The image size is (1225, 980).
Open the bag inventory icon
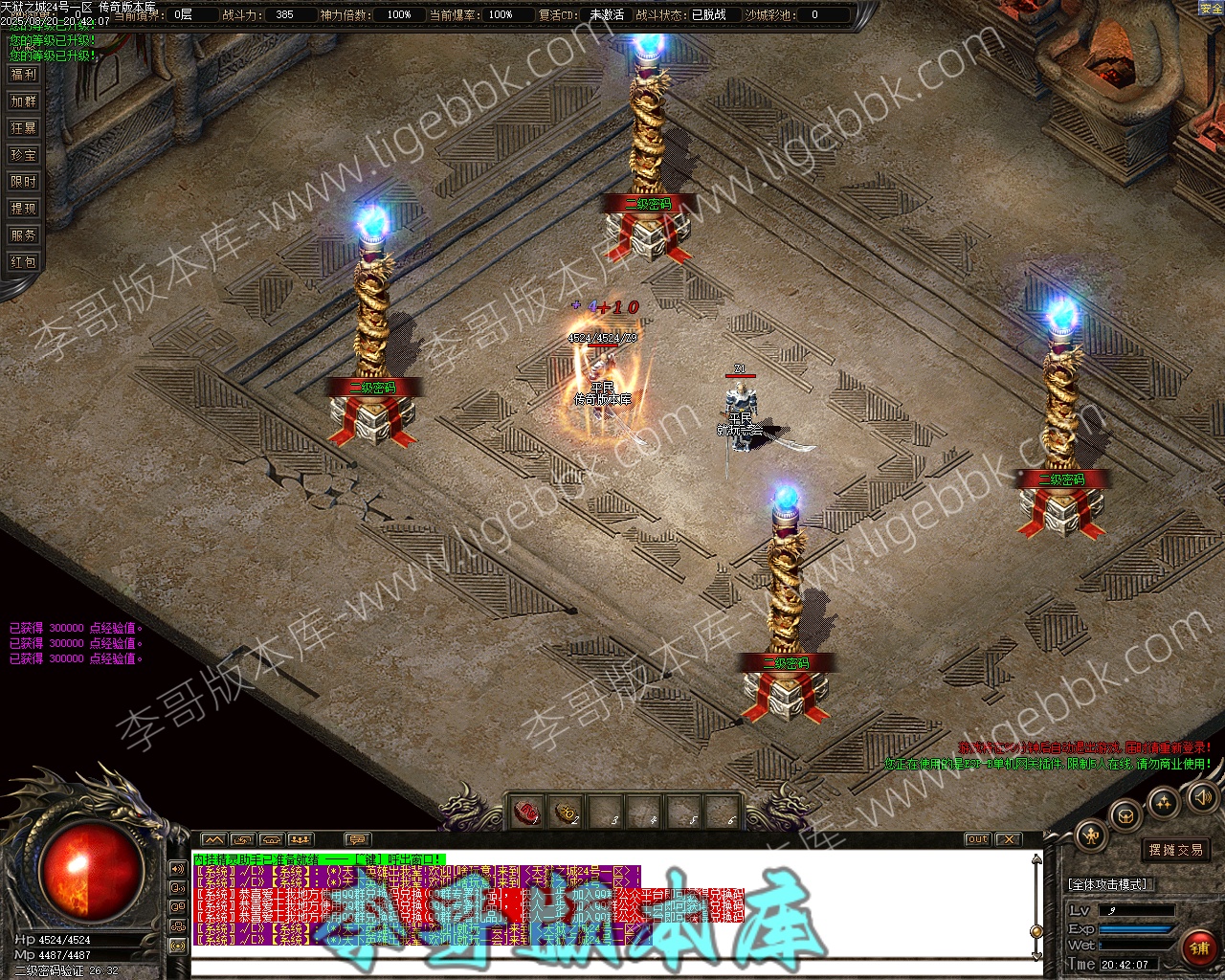(1125, 815)
